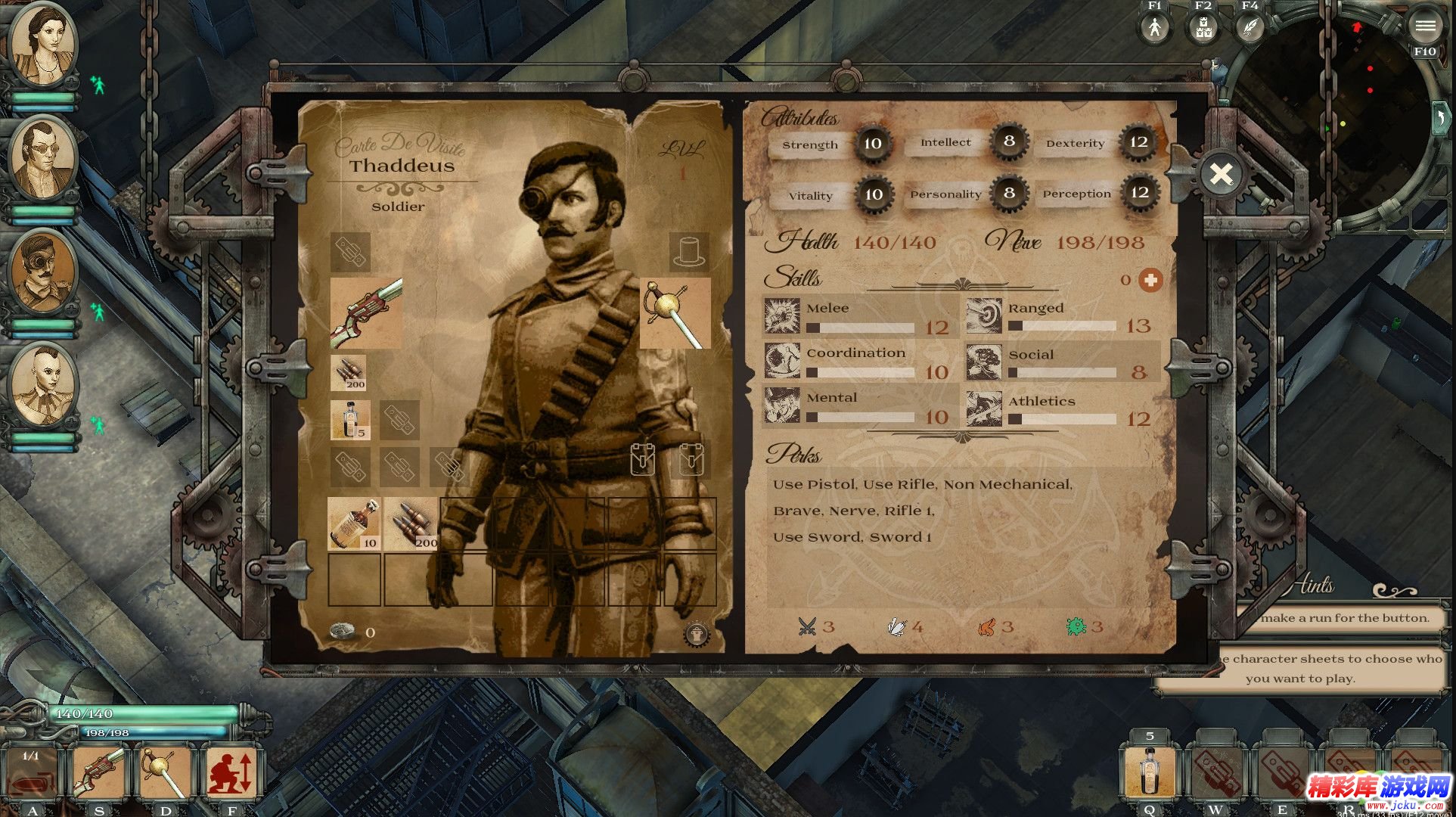Select the equipped sword slot
This screenshot has width=1456, height=817.
[x=675, y=313]
